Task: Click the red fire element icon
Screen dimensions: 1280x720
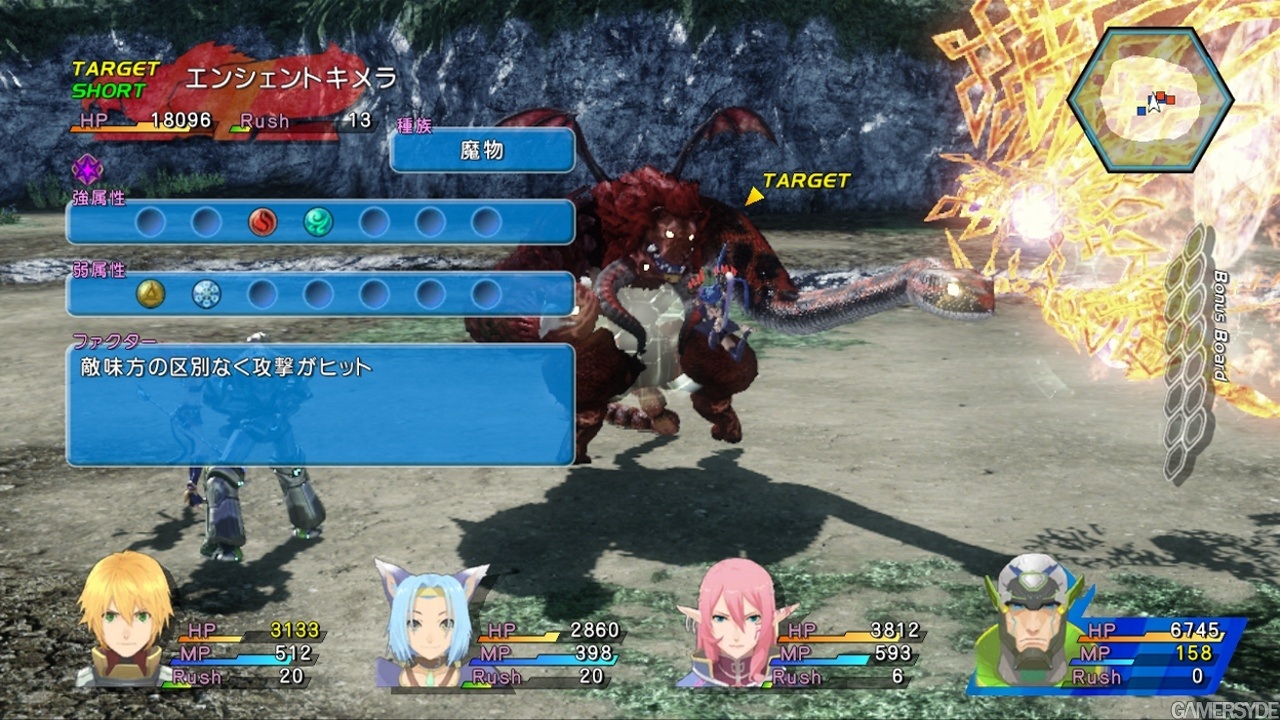Action: pos(263,222)
